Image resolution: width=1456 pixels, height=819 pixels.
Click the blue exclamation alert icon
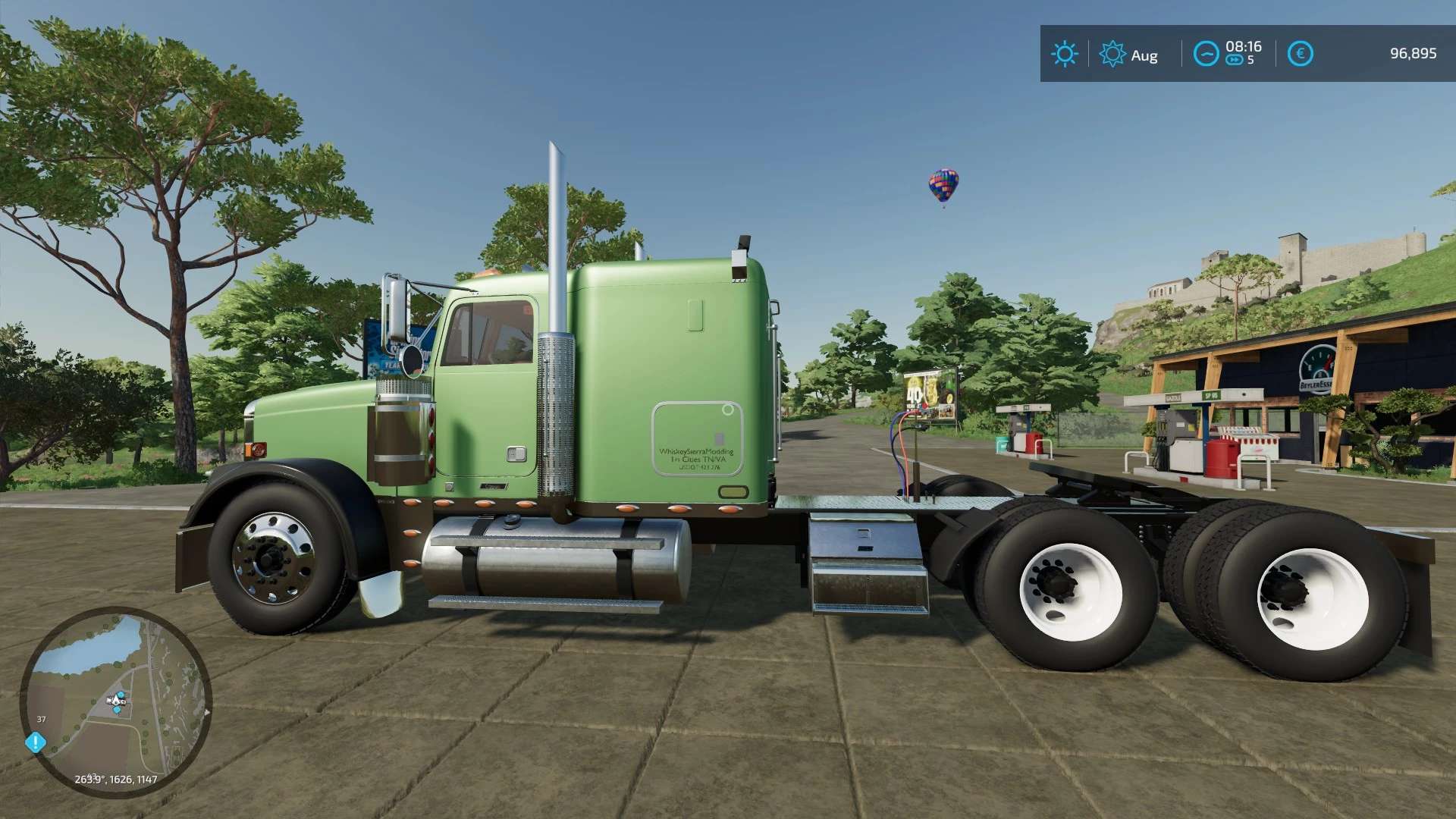(x=36, y=742)
